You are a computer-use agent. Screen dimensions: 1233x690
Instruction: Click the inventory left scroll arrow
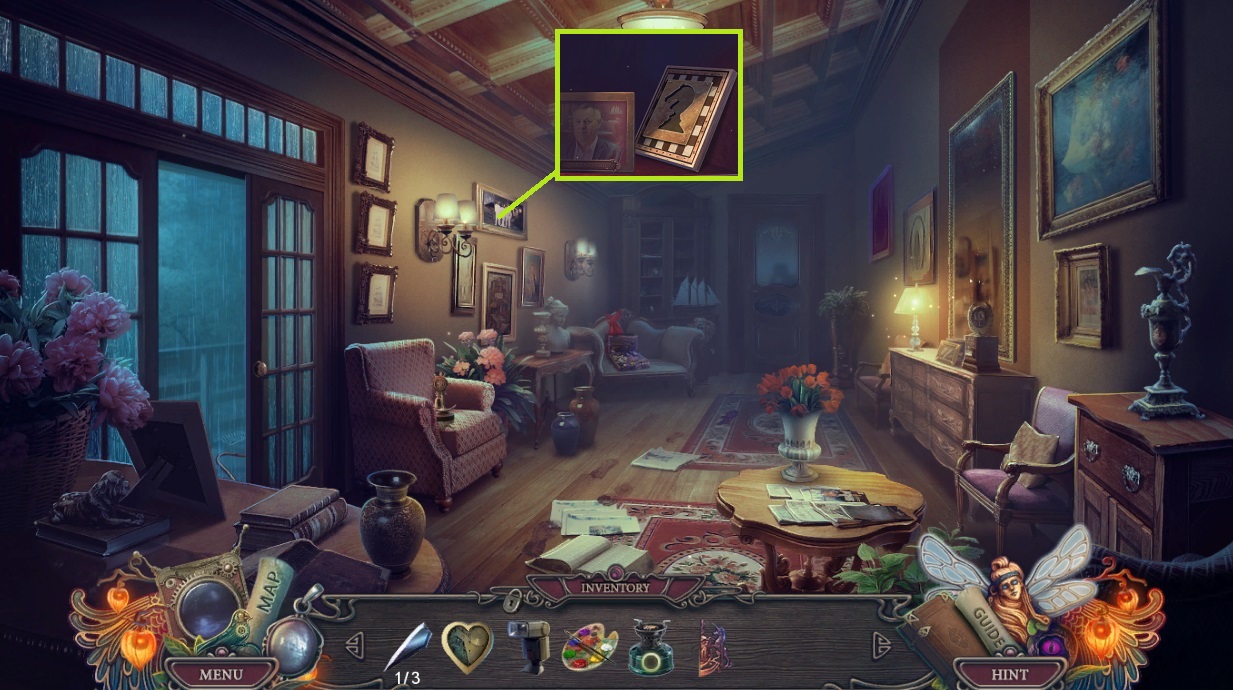(354, 642)
